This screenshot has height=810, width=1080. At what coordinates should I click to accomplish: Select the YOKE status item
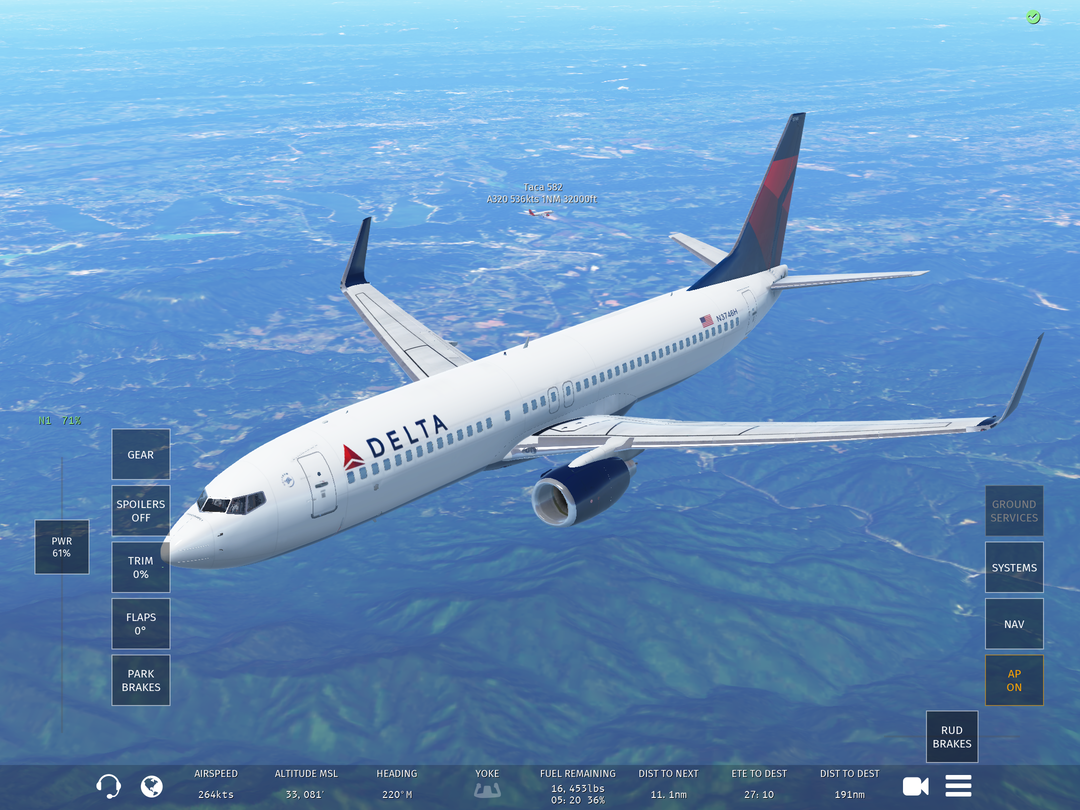click(x=487, y=784)
